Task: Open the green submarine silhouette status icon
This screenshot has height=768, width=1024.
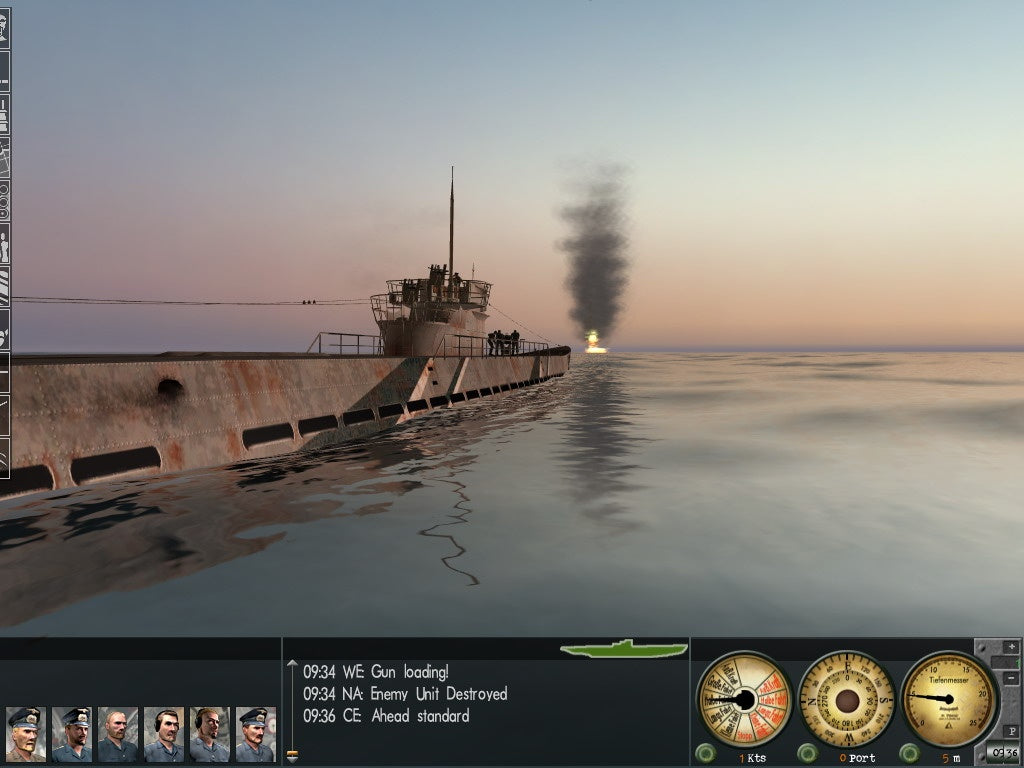Action: (x=624, y=649)
